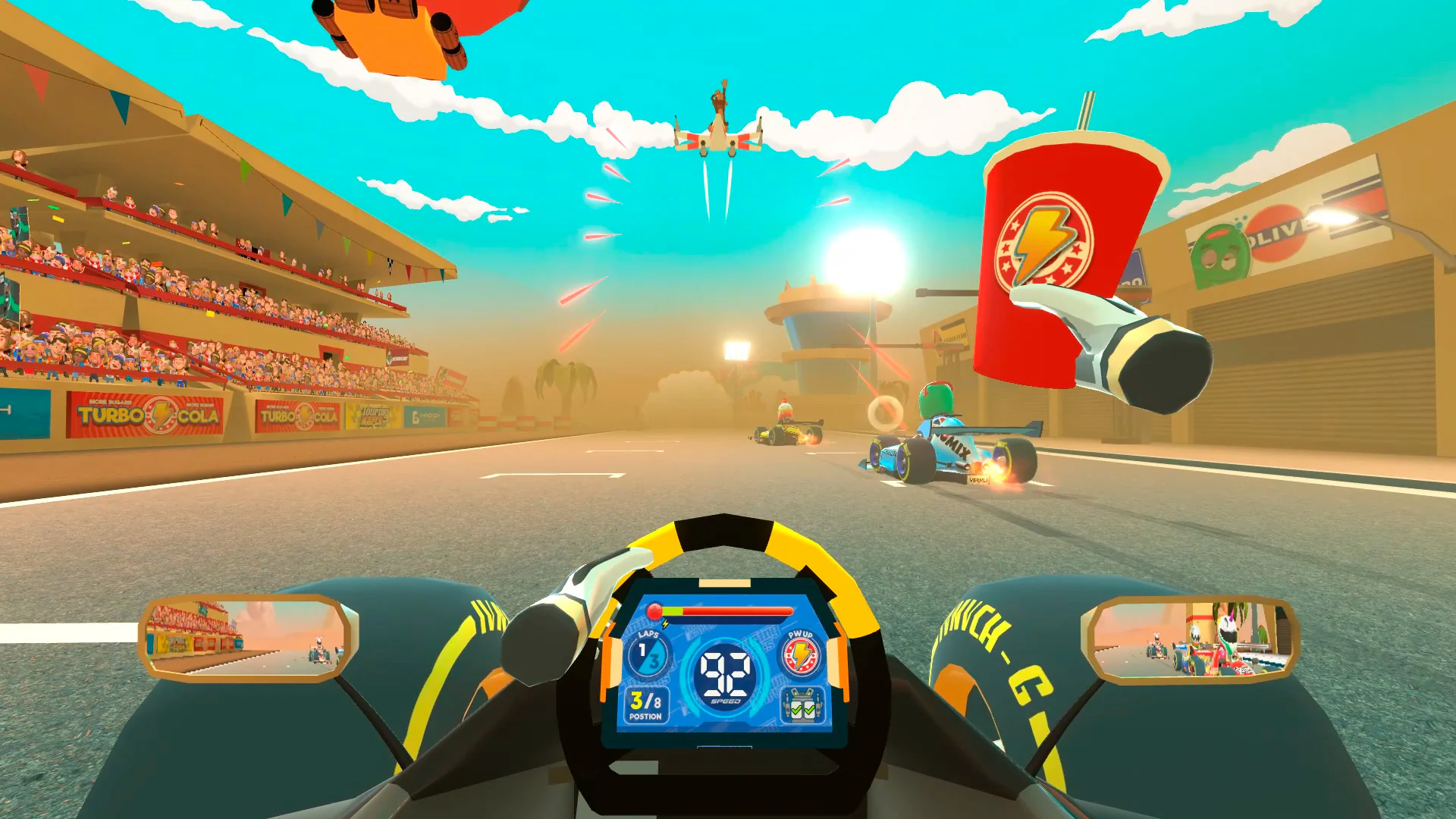Click the small lightning bolt under the boost bar

pyautogui.click(x=664, y=624)
